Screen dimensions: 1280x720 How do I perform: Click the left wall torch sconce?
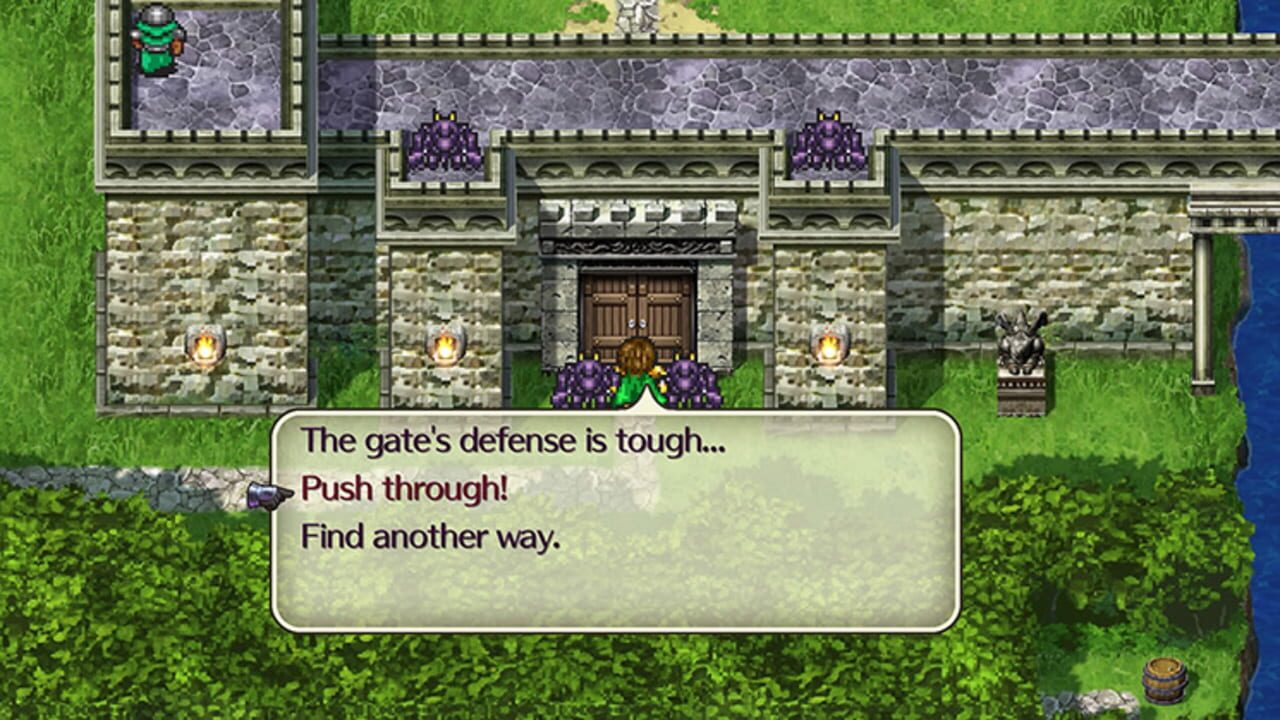[205, 345]
